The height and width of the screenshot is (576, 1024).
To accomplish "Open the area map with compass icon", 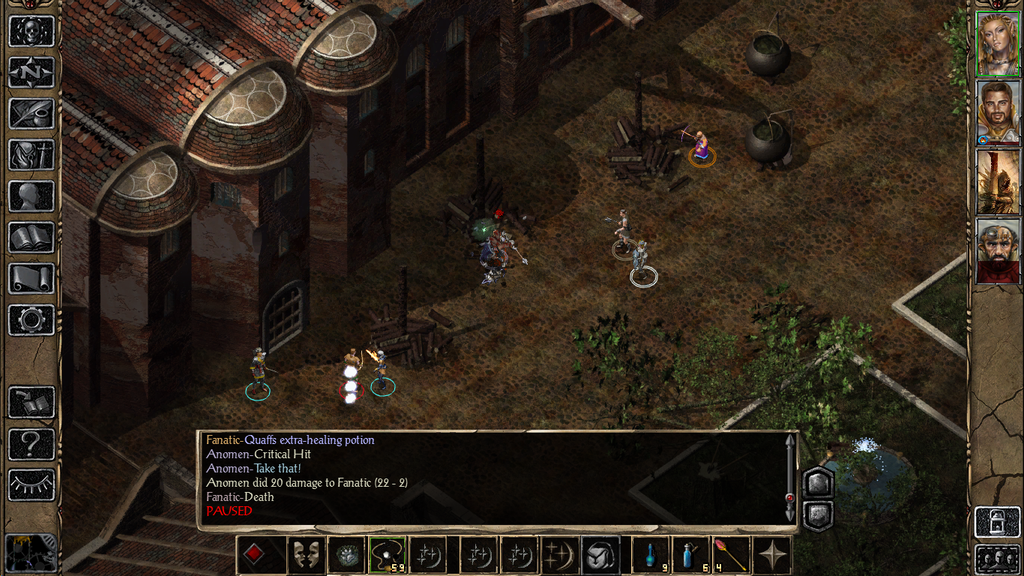I will 31,72.
